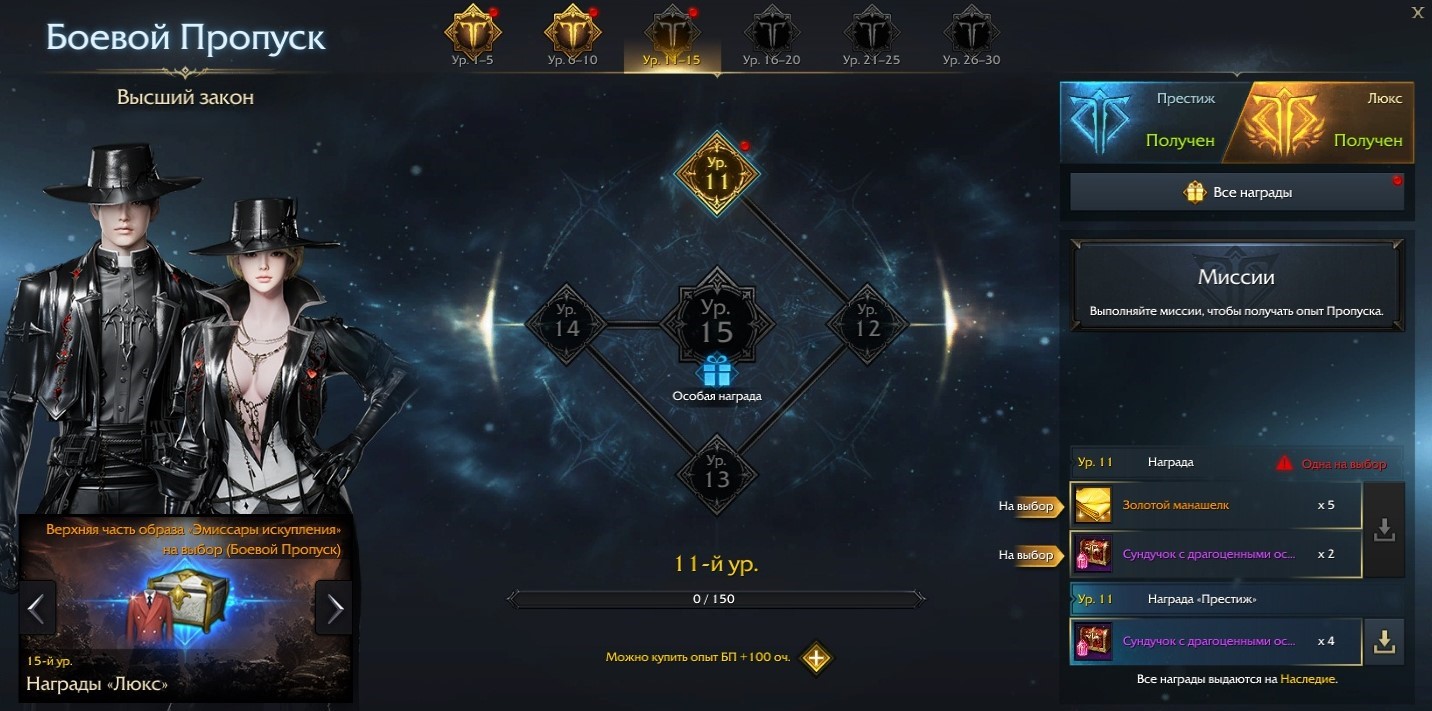Switch to the Ур. 26–30 level tab
This screenshot has height=711, width=1432.
(x=971, y=37)
